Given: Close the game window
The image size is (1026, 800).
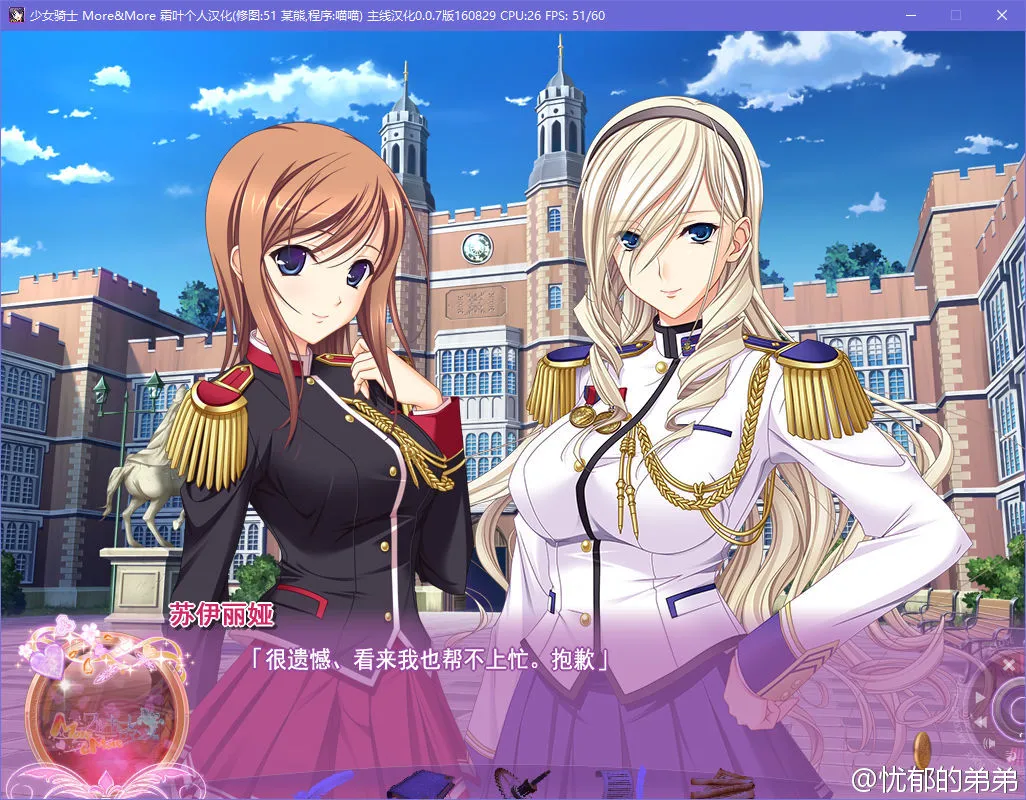Looking at the screenshot, I should click(x=1002, y=15).
